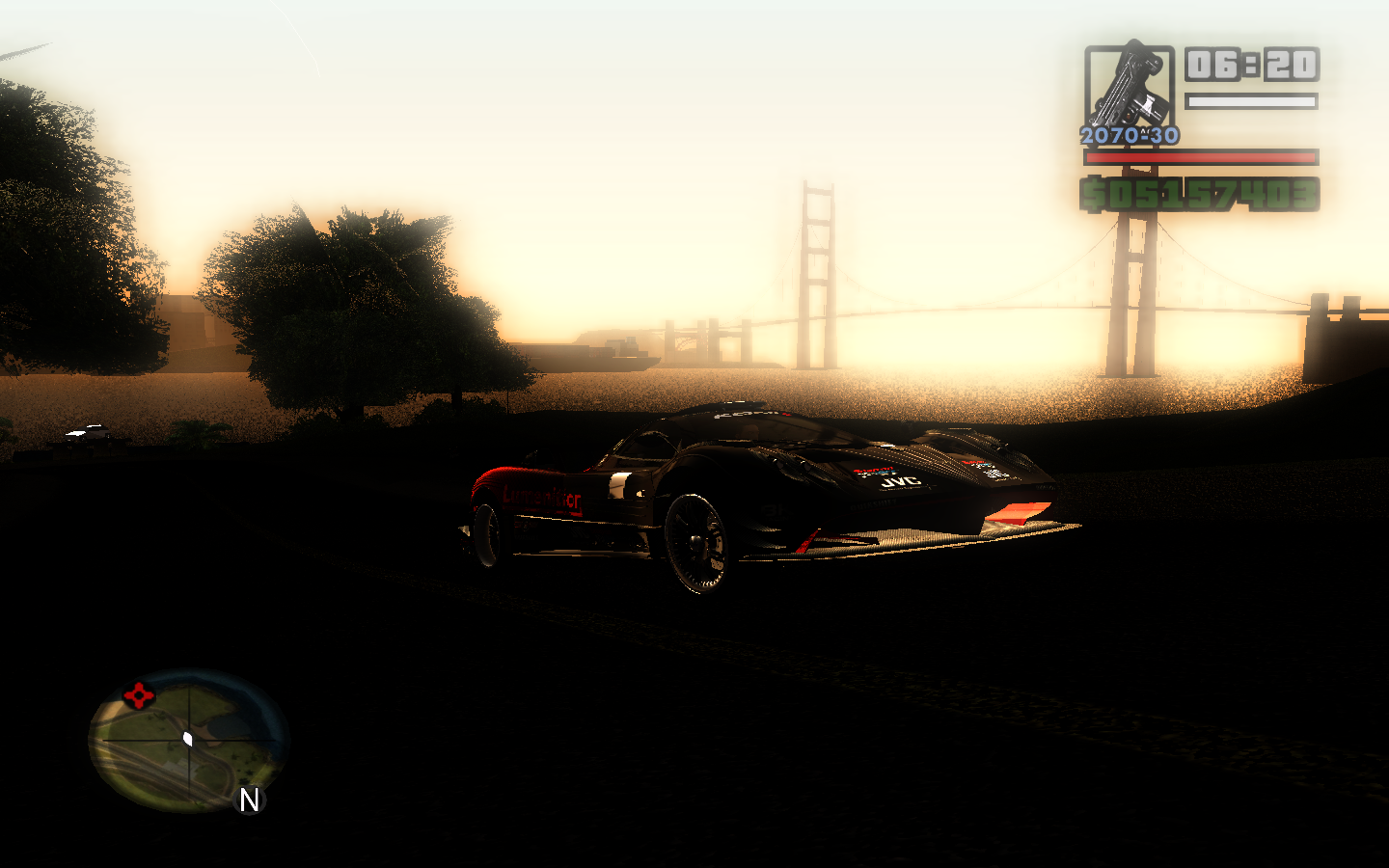1389x868 pixels.
Task: Select the parked Pagani Zonda racecar
Action: click(762, 492)
